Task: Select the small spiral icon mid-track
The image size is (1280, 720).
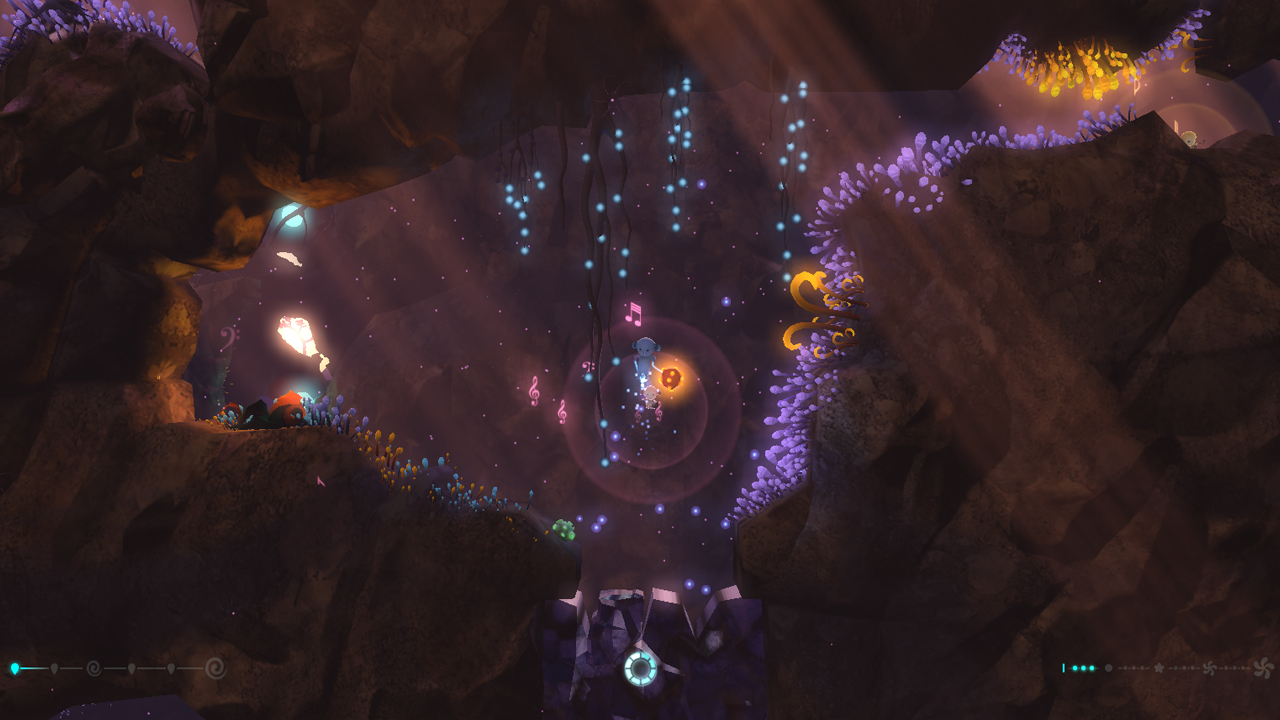Action: click(x=94, y=668)
